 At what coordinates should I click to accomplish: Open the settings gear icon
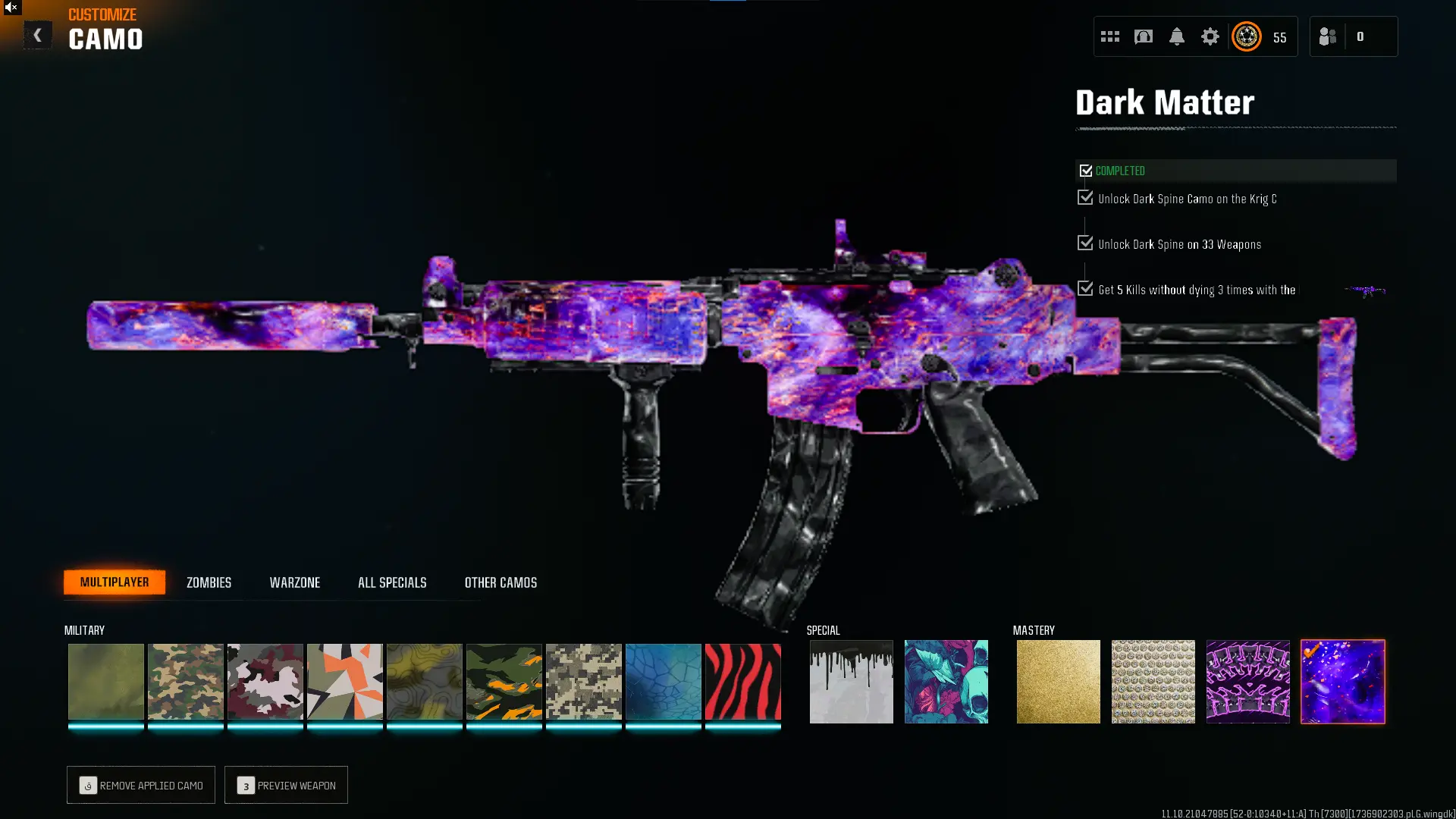coord(1210,36)
